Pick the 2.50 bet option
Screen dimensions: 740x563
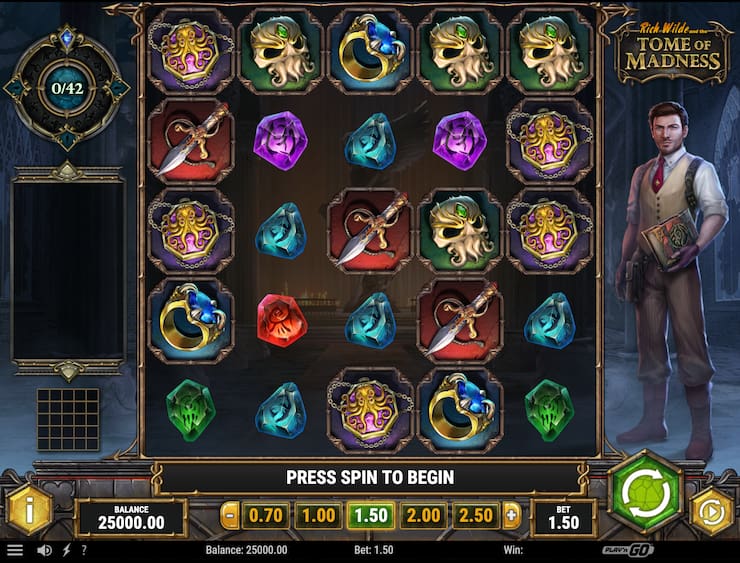(474, 516)
